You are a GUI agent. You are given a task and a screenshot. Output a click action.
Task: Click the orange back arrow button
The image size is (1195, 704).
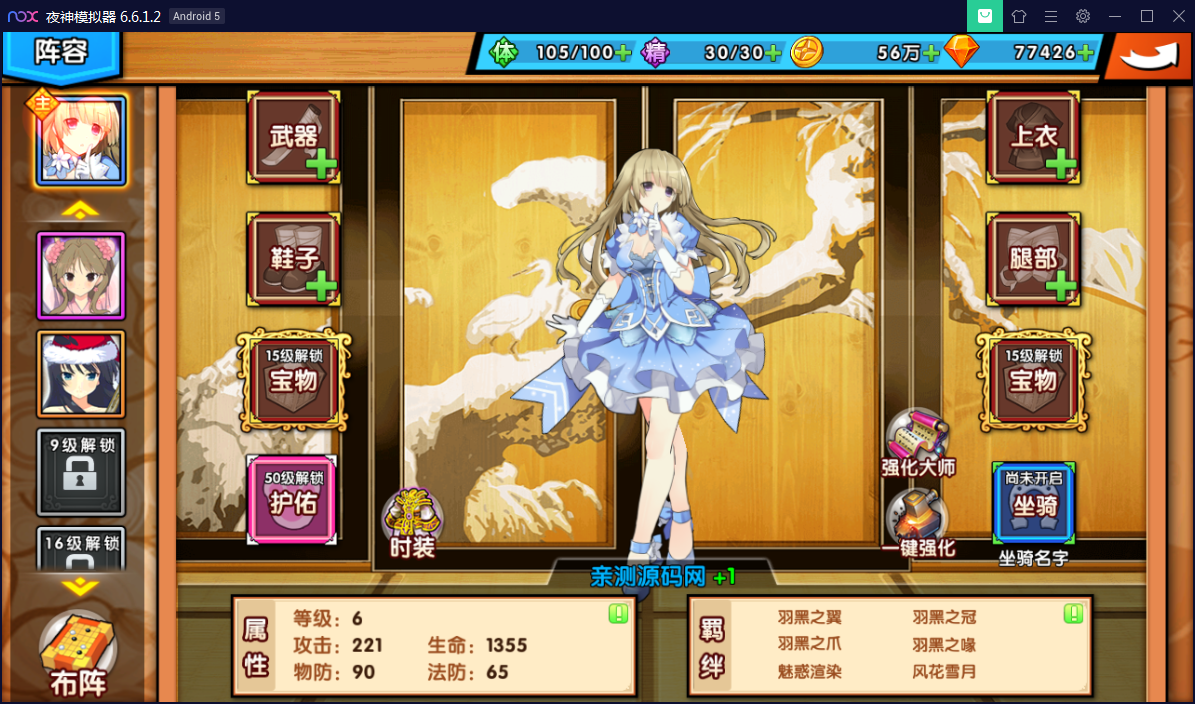[x=1148, y=56]
